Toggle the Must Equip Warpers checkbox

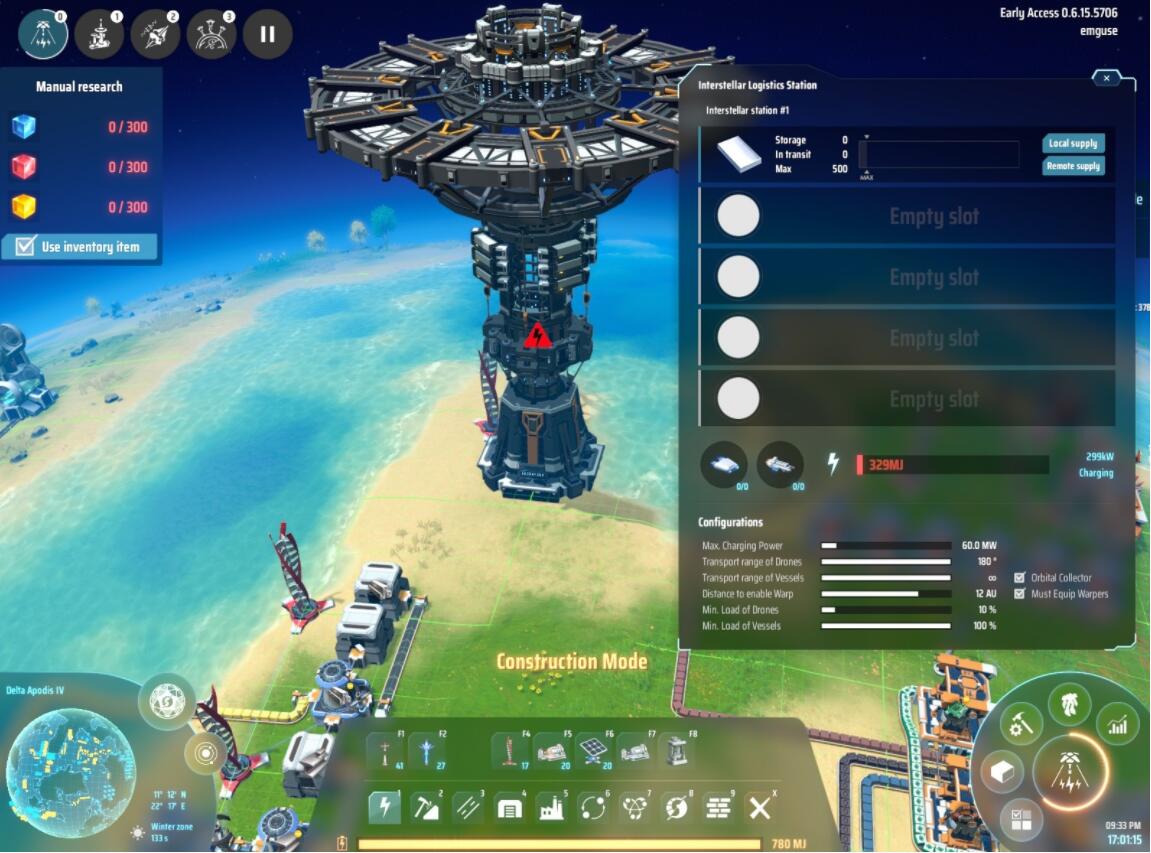click(x=1020, y=594)
